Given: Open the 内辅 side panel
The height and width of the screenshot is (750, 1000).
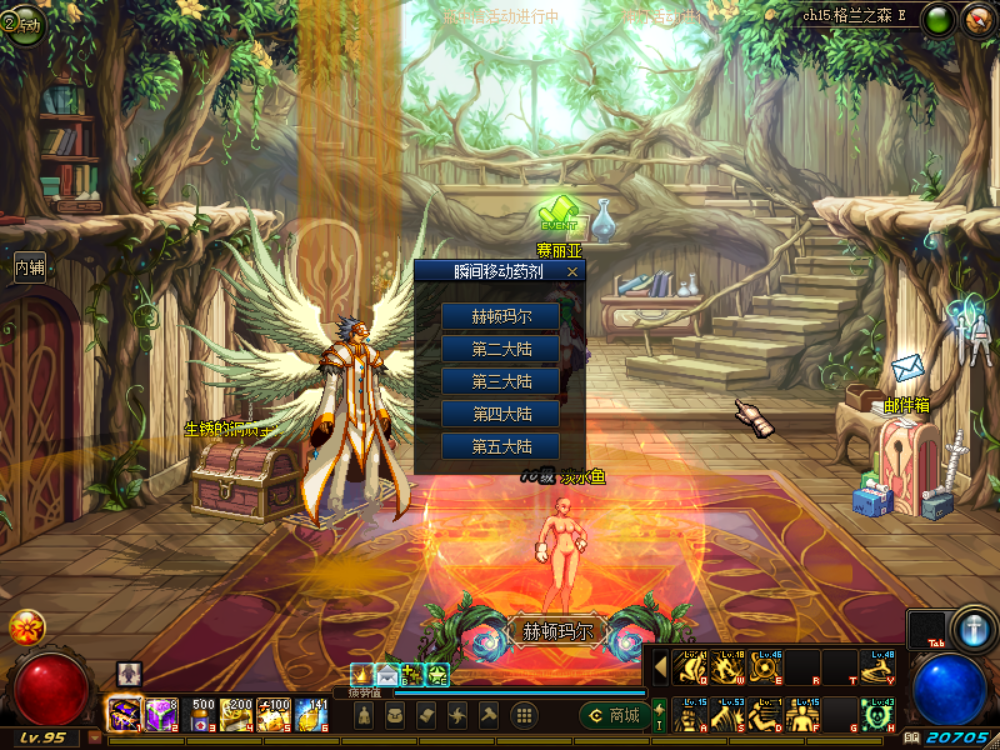Looking at the screenshot, I should click(x=29, y=267).
